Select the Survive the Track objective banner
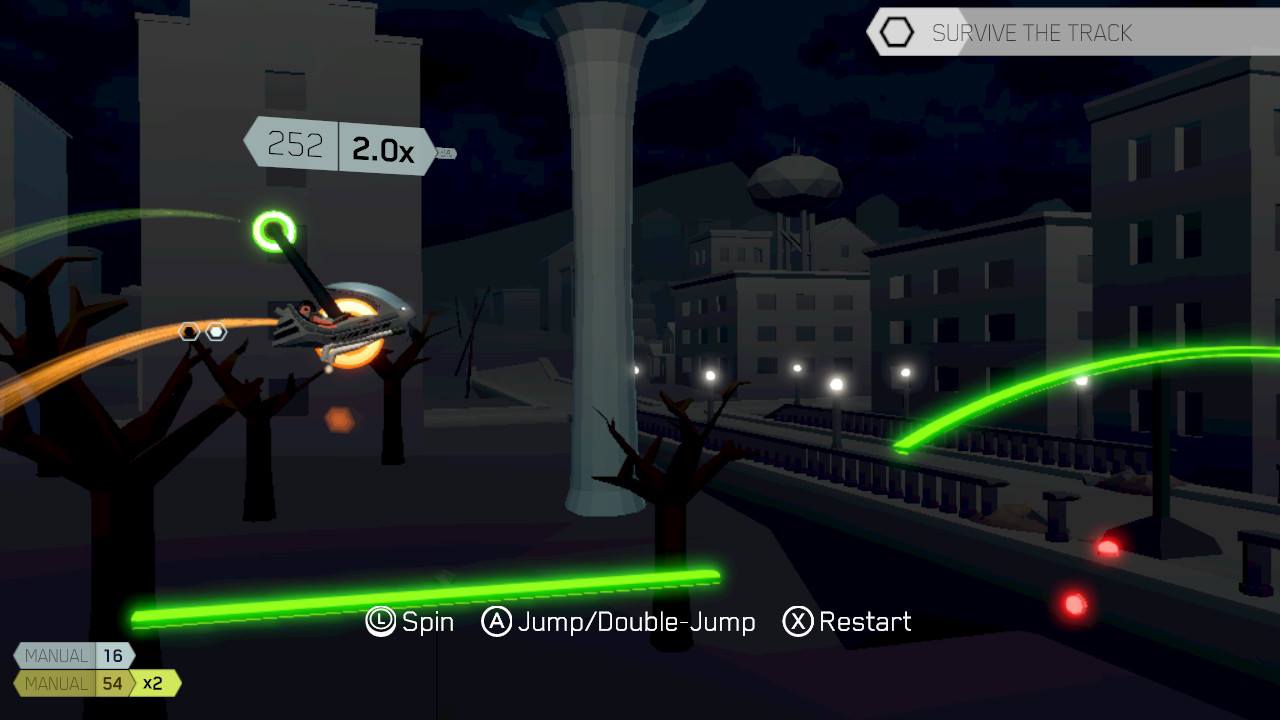Viewport: 1280px width, 720px height. pyautogui.click(x=1030, y=33)
